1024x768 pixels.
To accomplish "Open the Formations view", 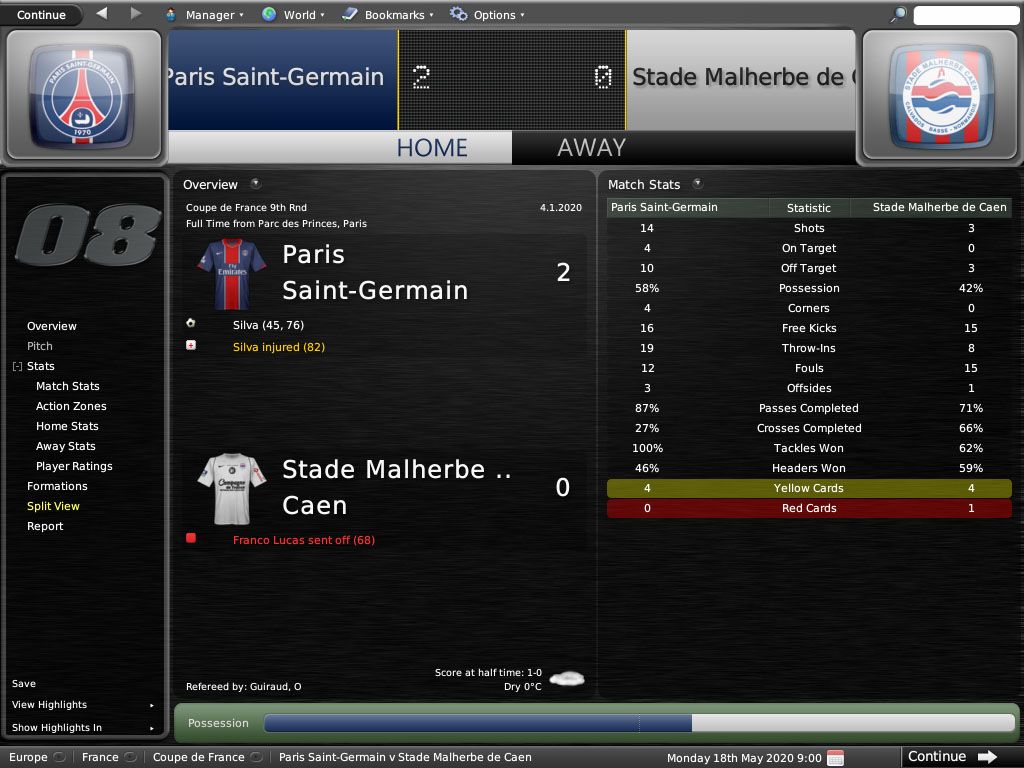I will click(x=57, y=486).
